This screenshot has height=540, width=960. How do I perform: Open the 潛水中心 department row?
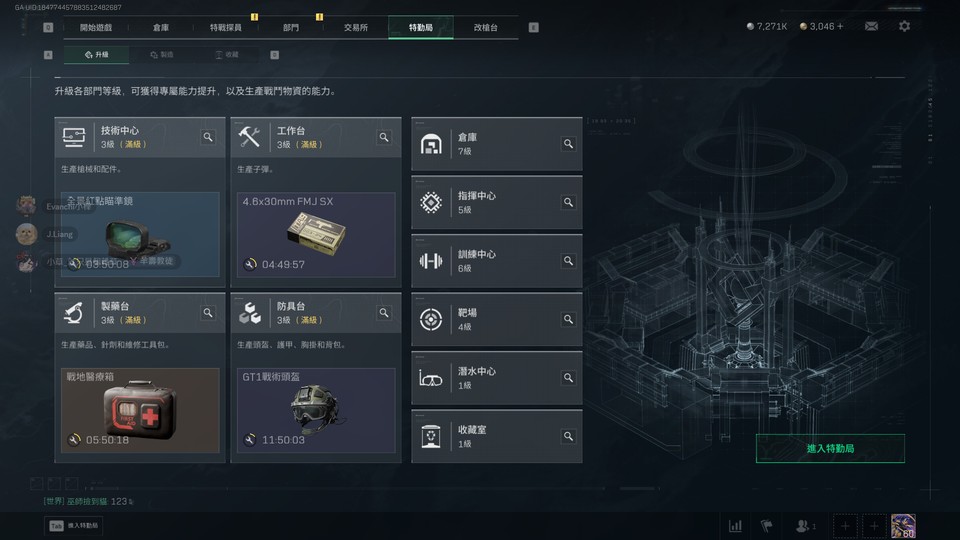496,378
